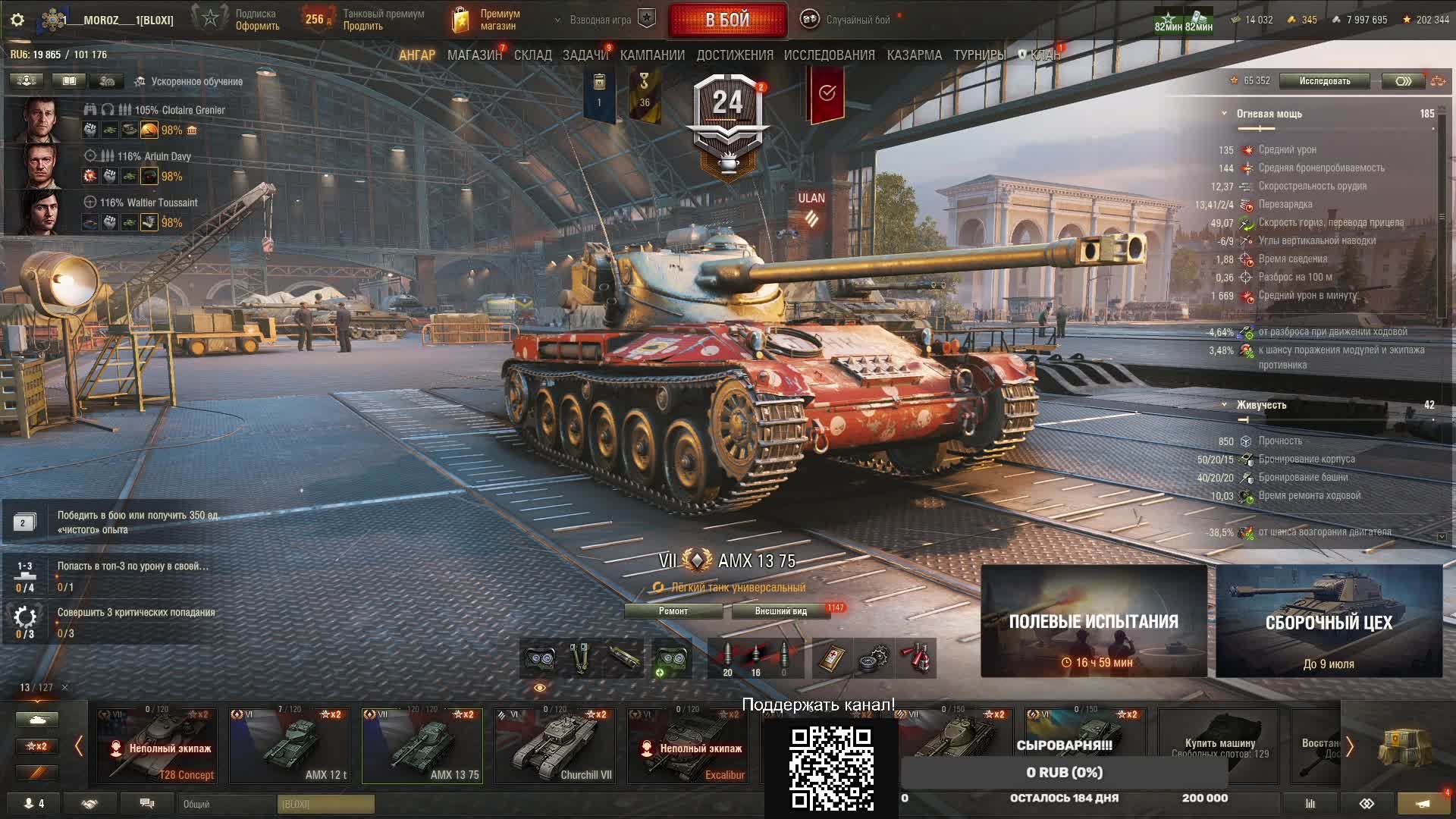Screen dimensions: 1456x819
Task: Choose the Churchill VII tank in carousel
Action: (x=555, y=746)
